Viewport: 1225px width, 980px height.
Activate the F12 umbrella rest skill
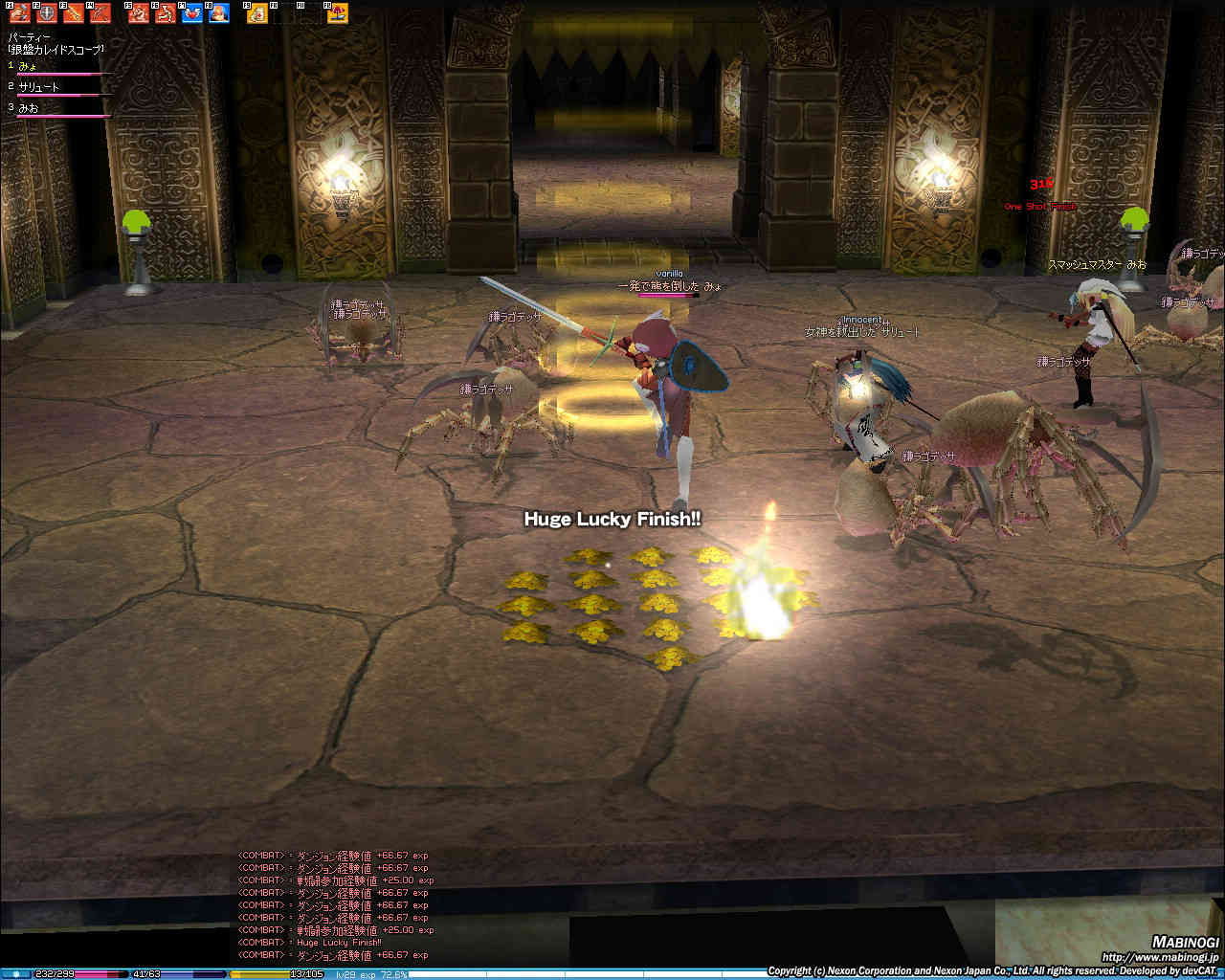(338, 13)
